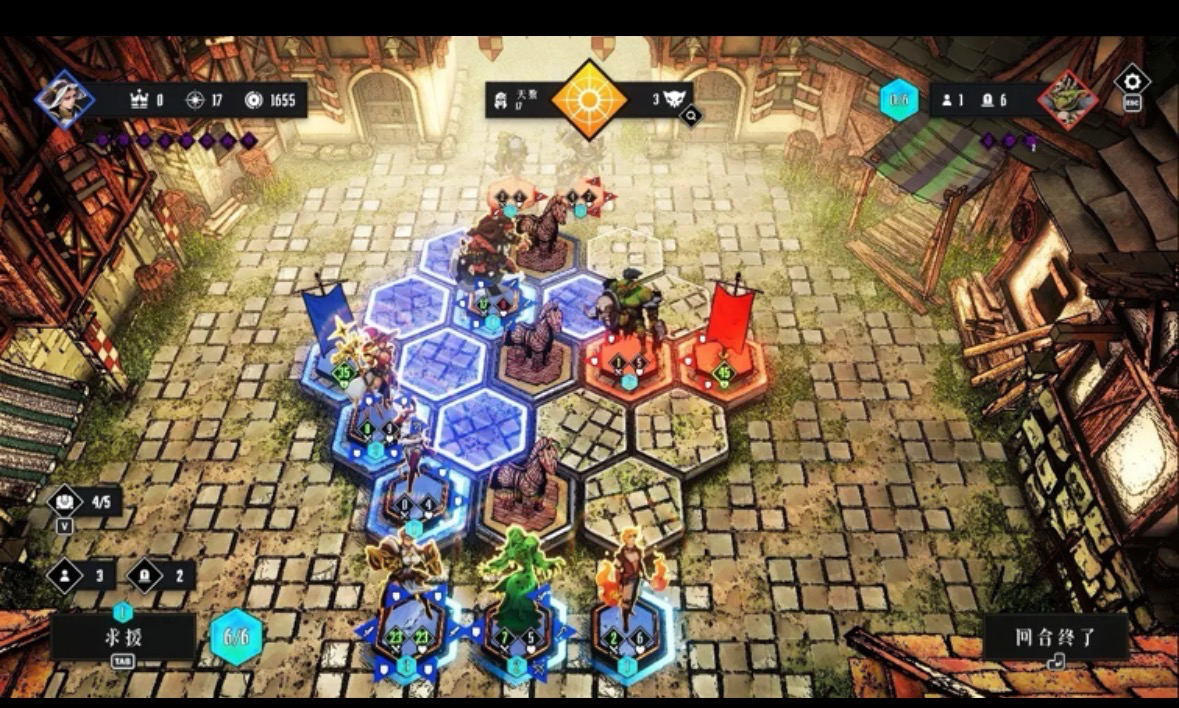Open the 4/5 deck icon

(x=66, y=500)
